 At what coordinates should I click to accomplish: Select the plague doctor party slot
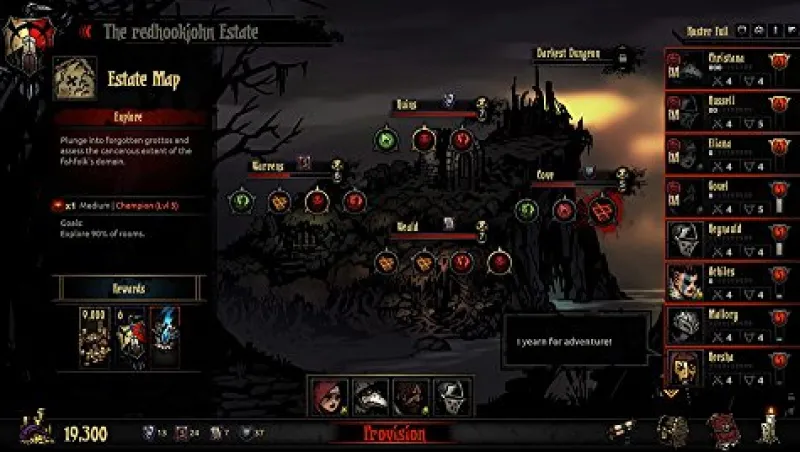pos(370,397)
